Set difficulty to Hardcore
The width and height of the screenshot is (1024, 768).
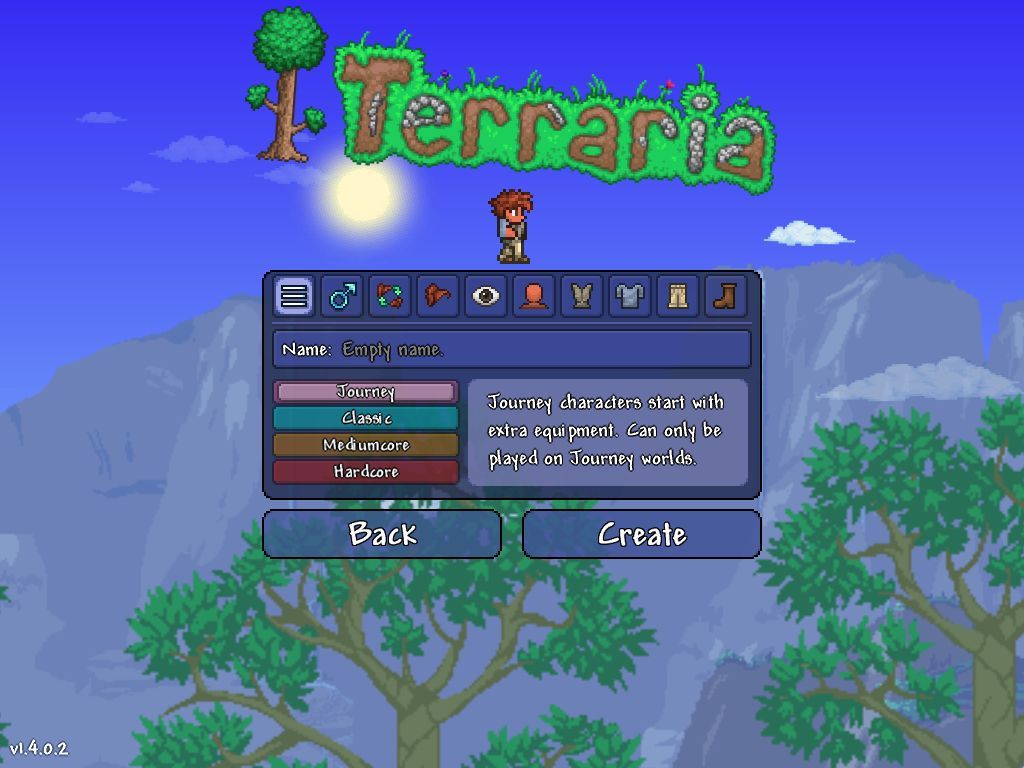tap(366, 472)
